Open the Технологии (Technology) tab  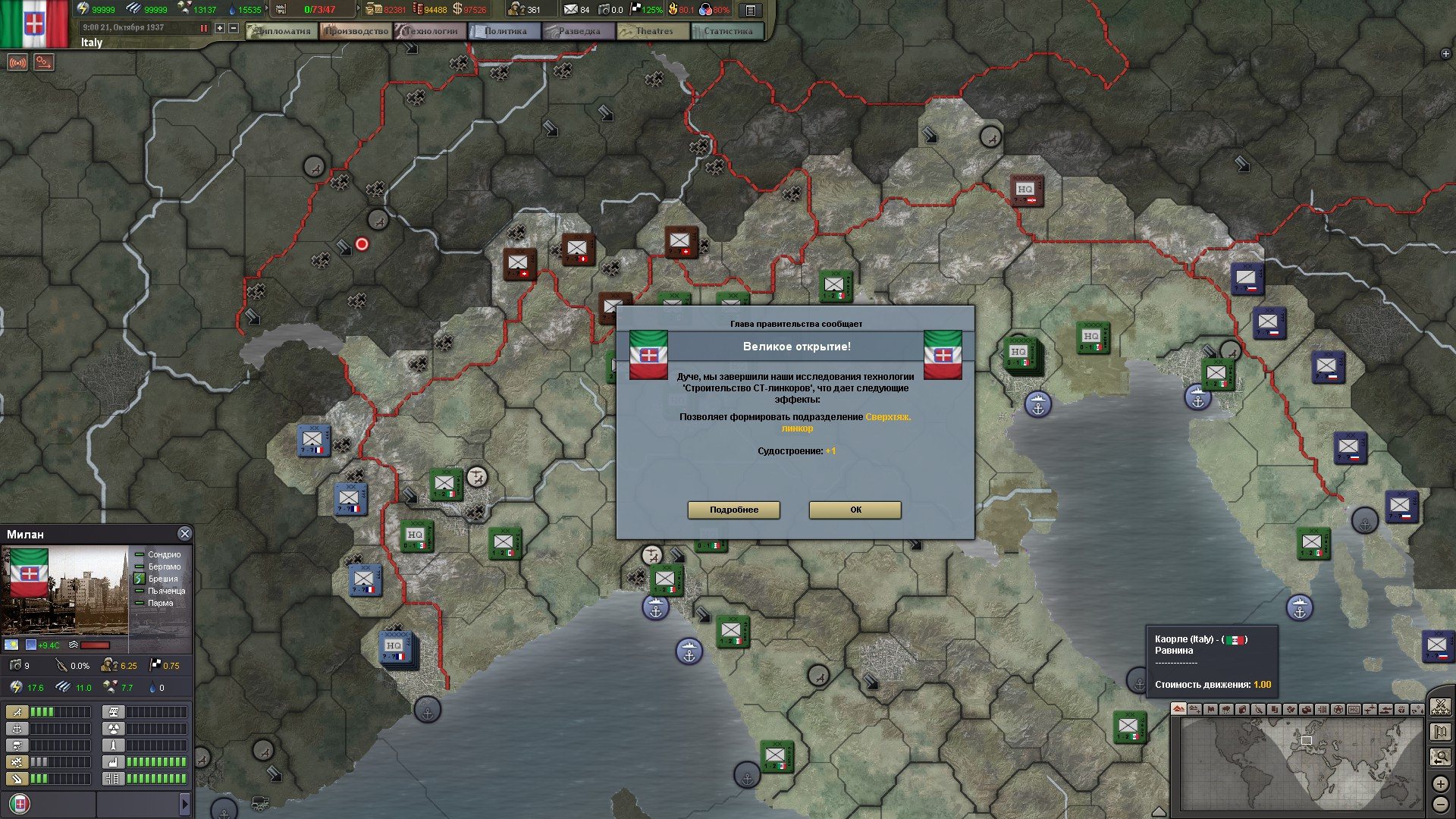click(x=430, y=31)
